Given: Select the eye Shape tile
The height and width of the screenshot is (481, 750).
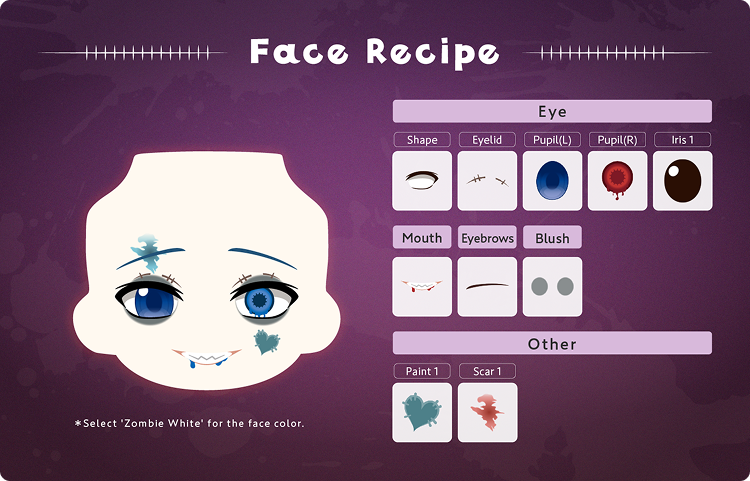Looking at the screenshot, I should pyautogui.click(x=422, y=181).
